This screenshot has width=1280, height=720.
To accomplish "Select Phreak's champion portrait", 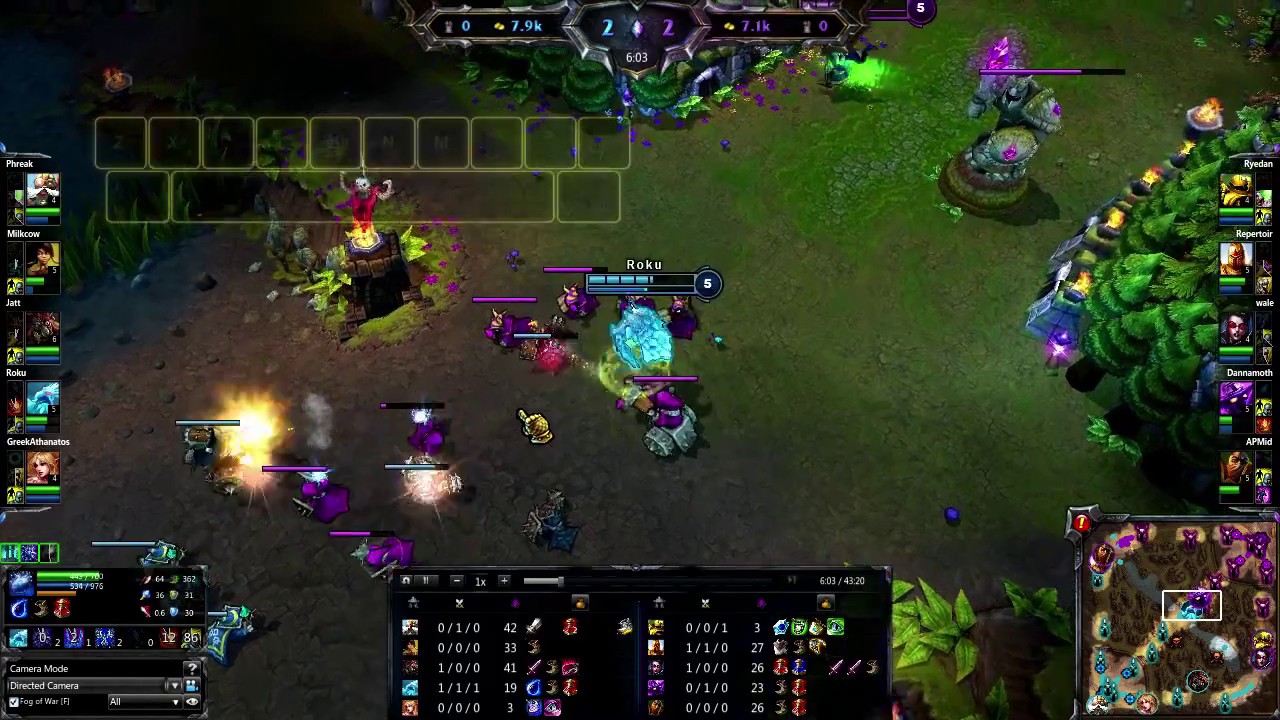I will 43,190.
